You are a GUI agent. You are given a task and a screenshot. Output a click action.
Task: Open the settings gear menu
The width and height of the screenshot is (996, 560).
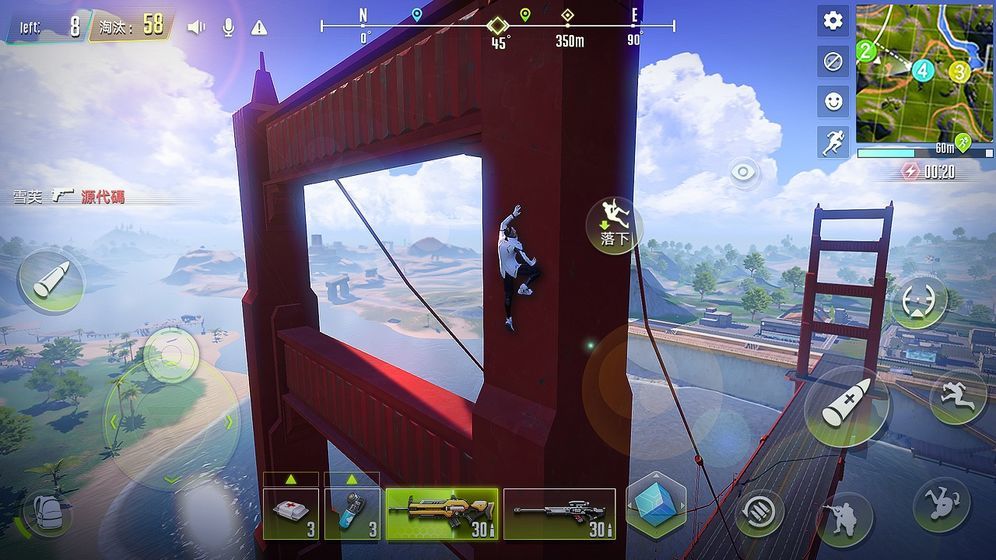(833, 21)
